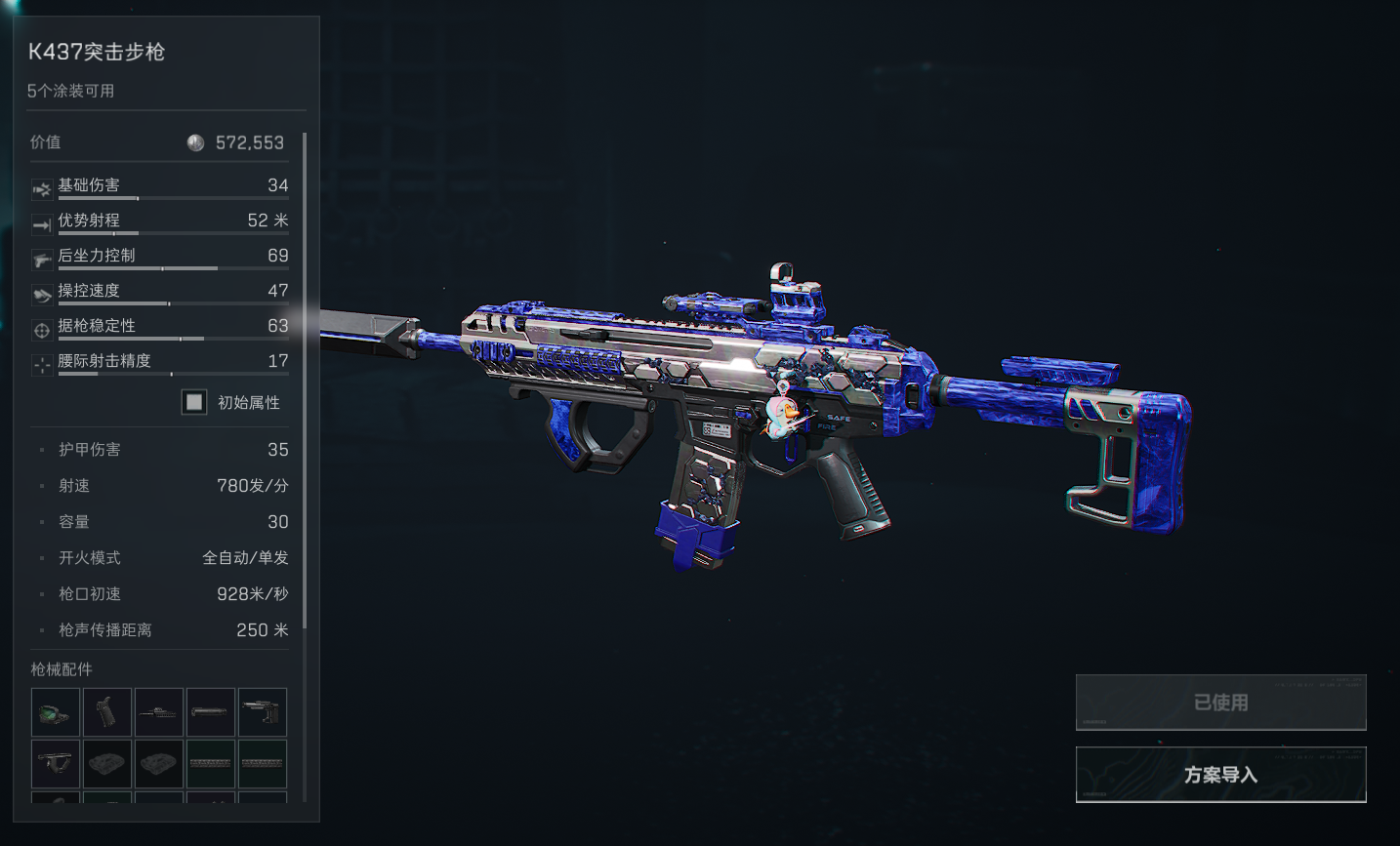
Task: Open the barrel attachment slot
Action: coord(159,712)
